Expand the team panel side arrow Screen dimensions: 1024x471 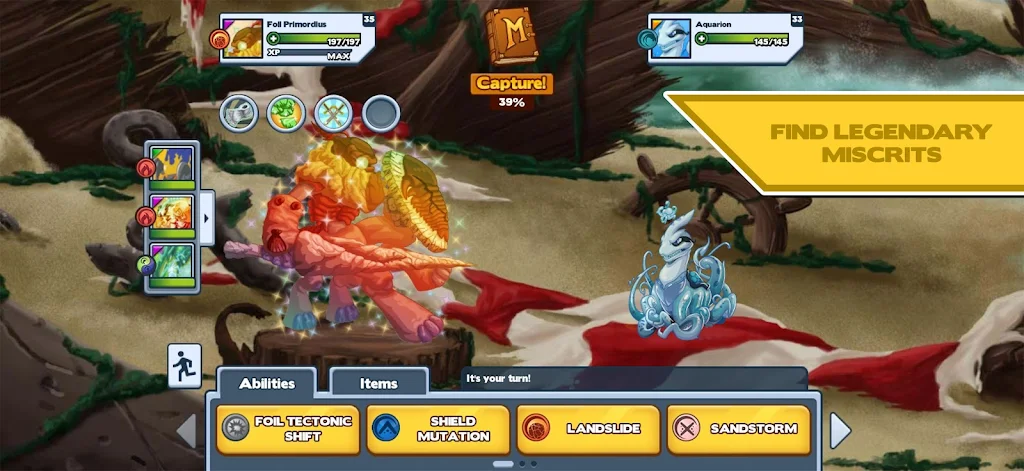tap(207, 216)
